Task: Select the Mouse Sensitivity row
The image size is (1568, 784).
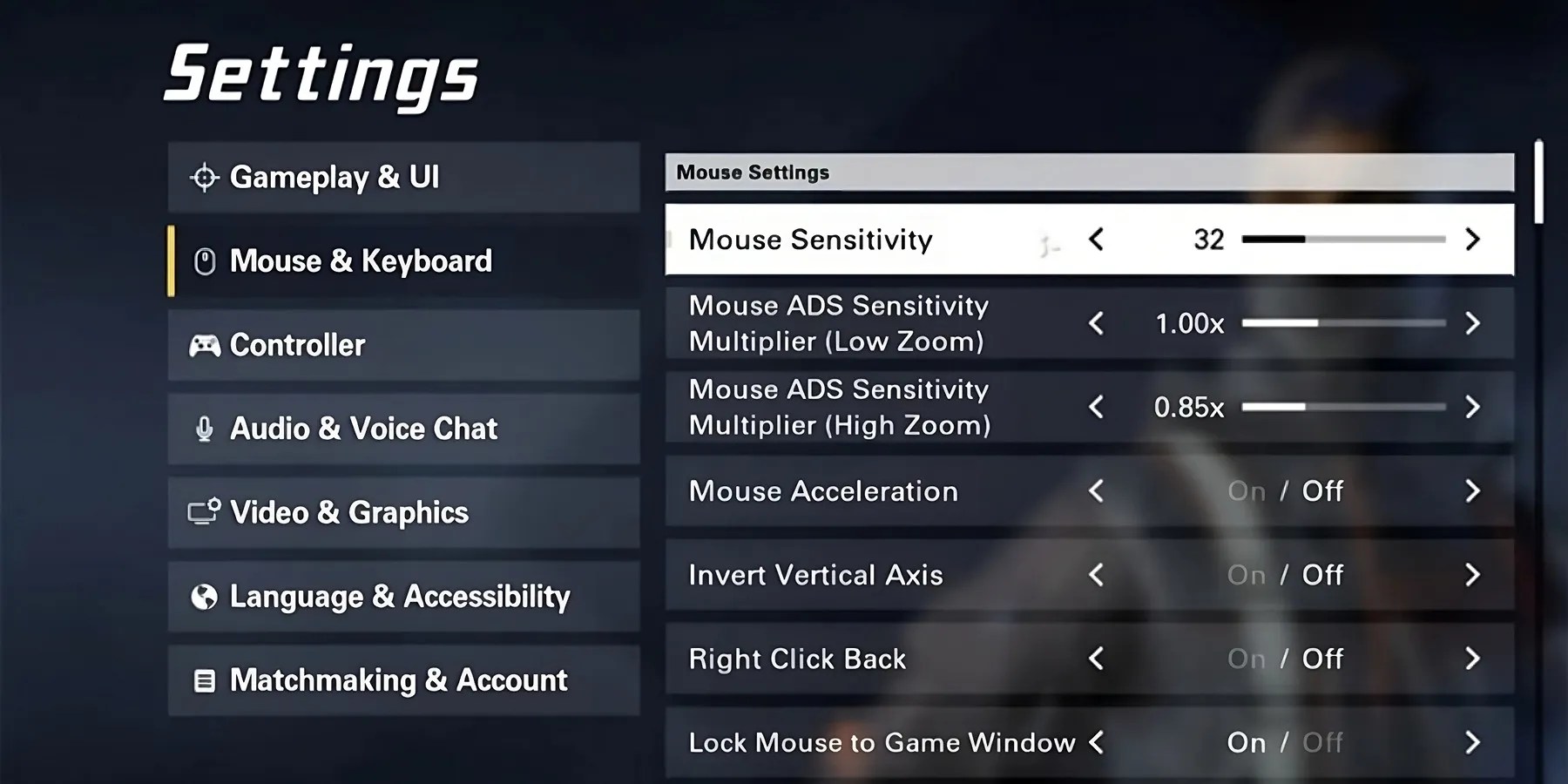Action: click(x=871, y=240)
